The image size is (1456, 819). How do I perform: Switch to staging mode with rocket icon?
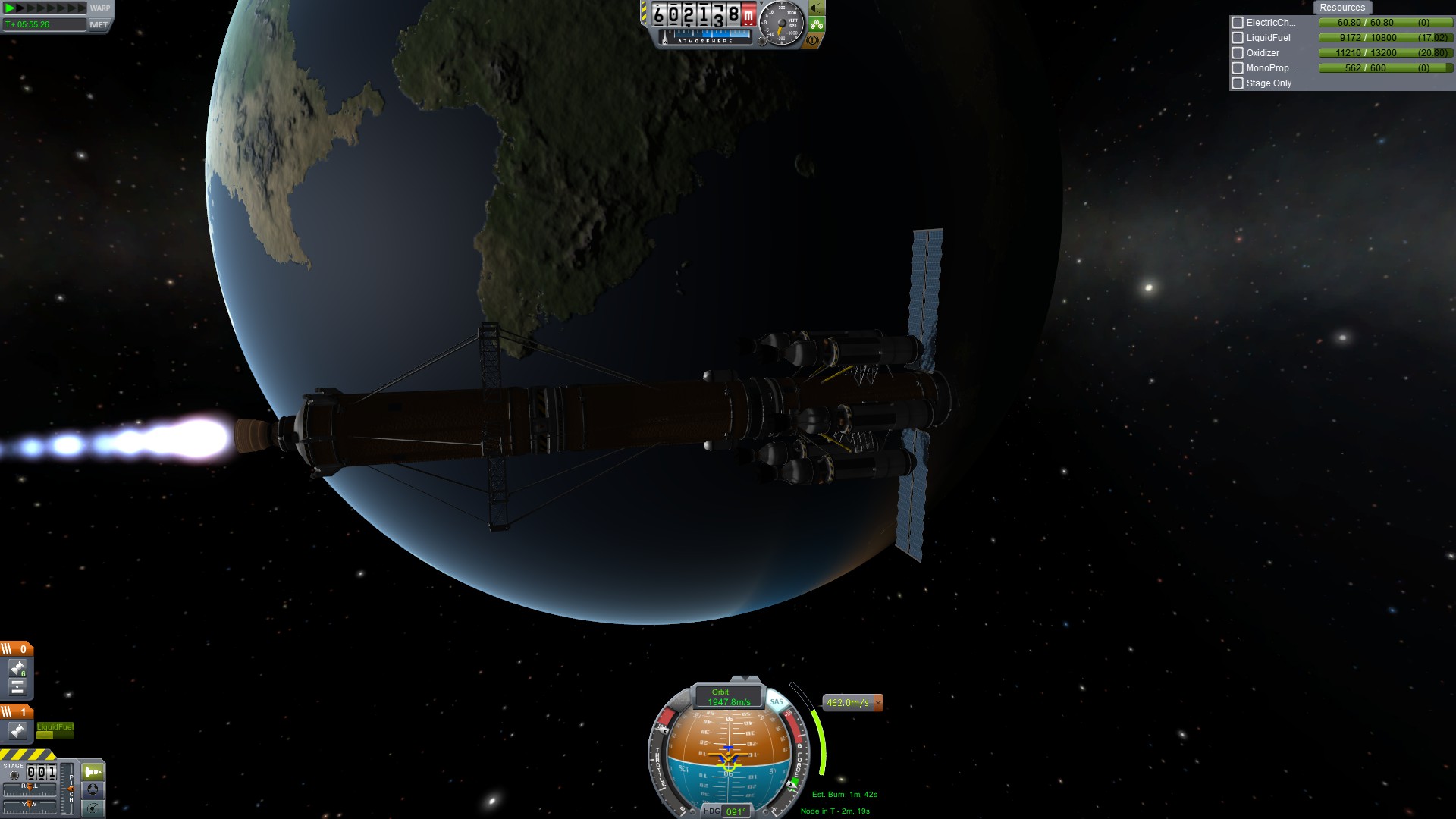click(93, 772)
